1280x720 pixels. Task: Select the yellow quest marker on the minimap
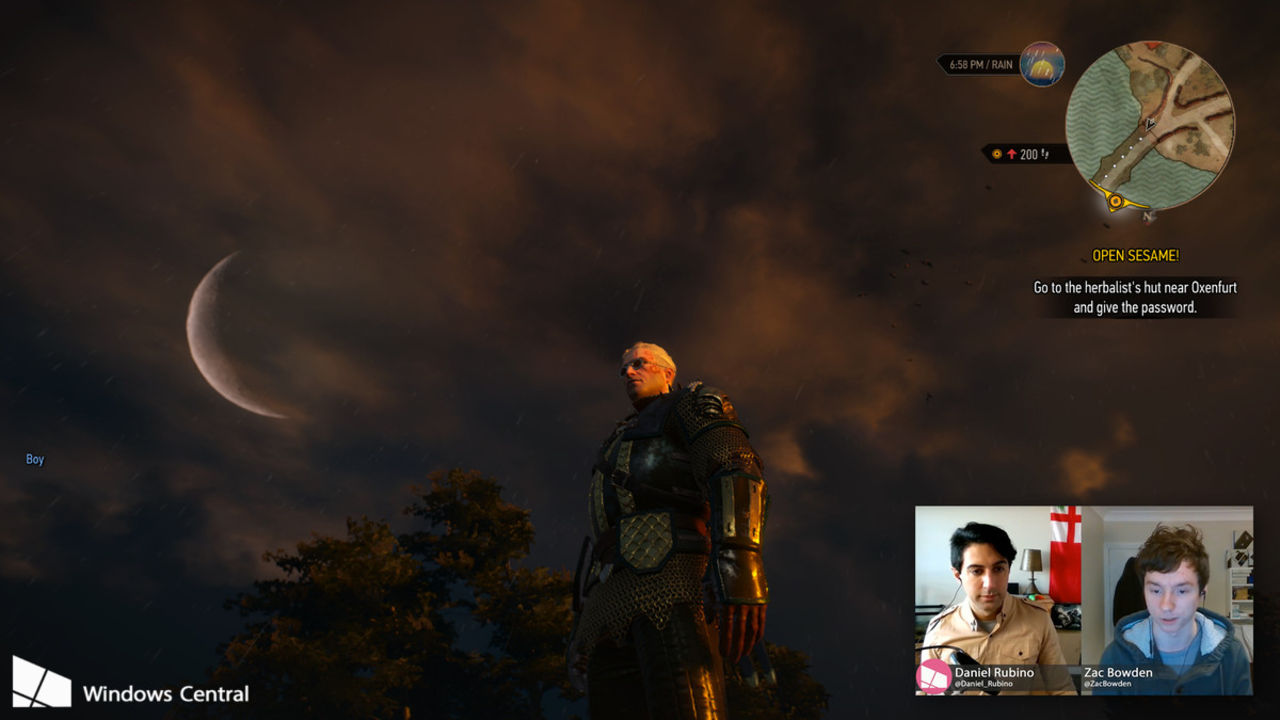click(1115, 200)
